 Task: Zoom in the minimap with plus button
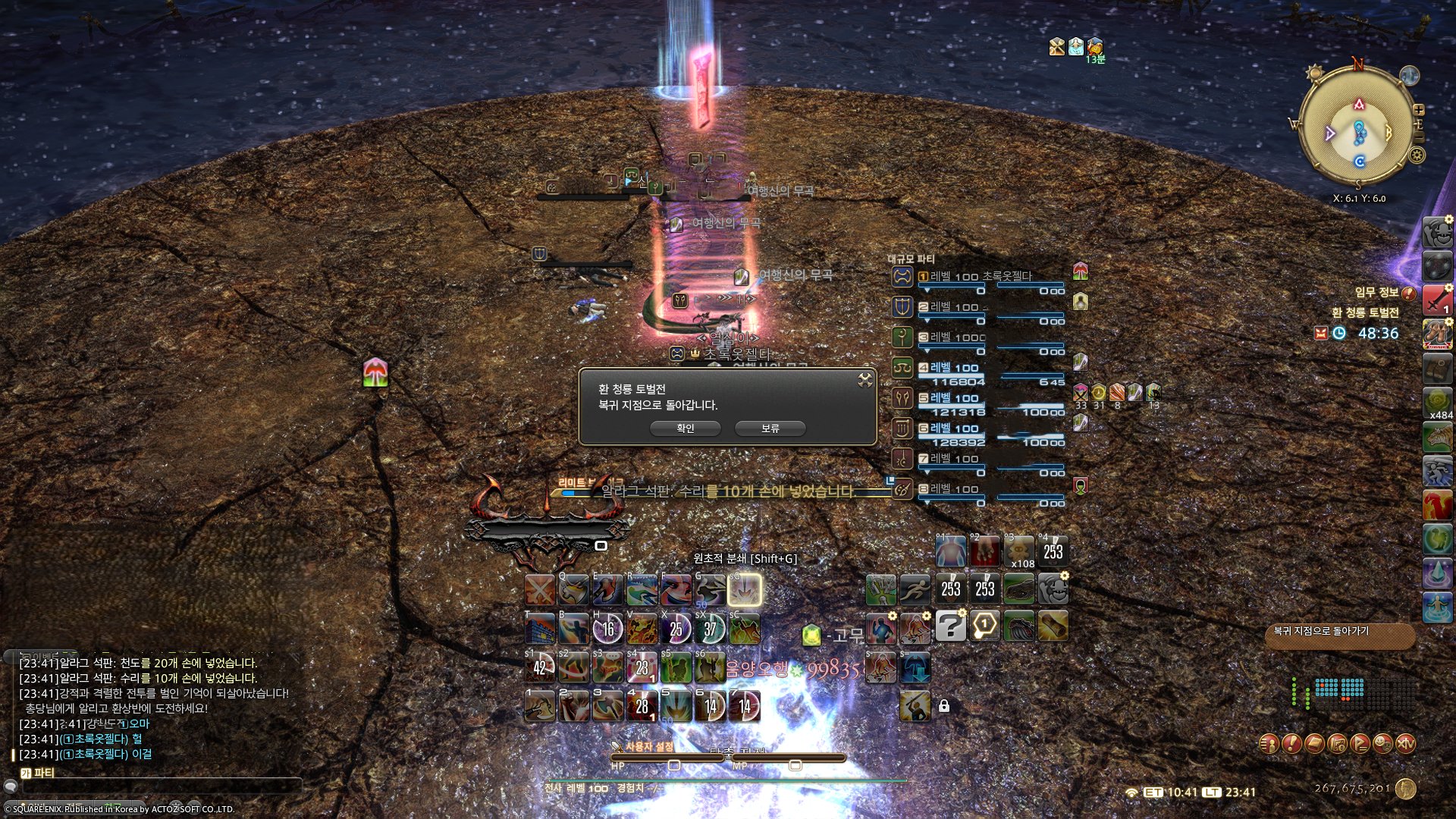(1419, 110)
